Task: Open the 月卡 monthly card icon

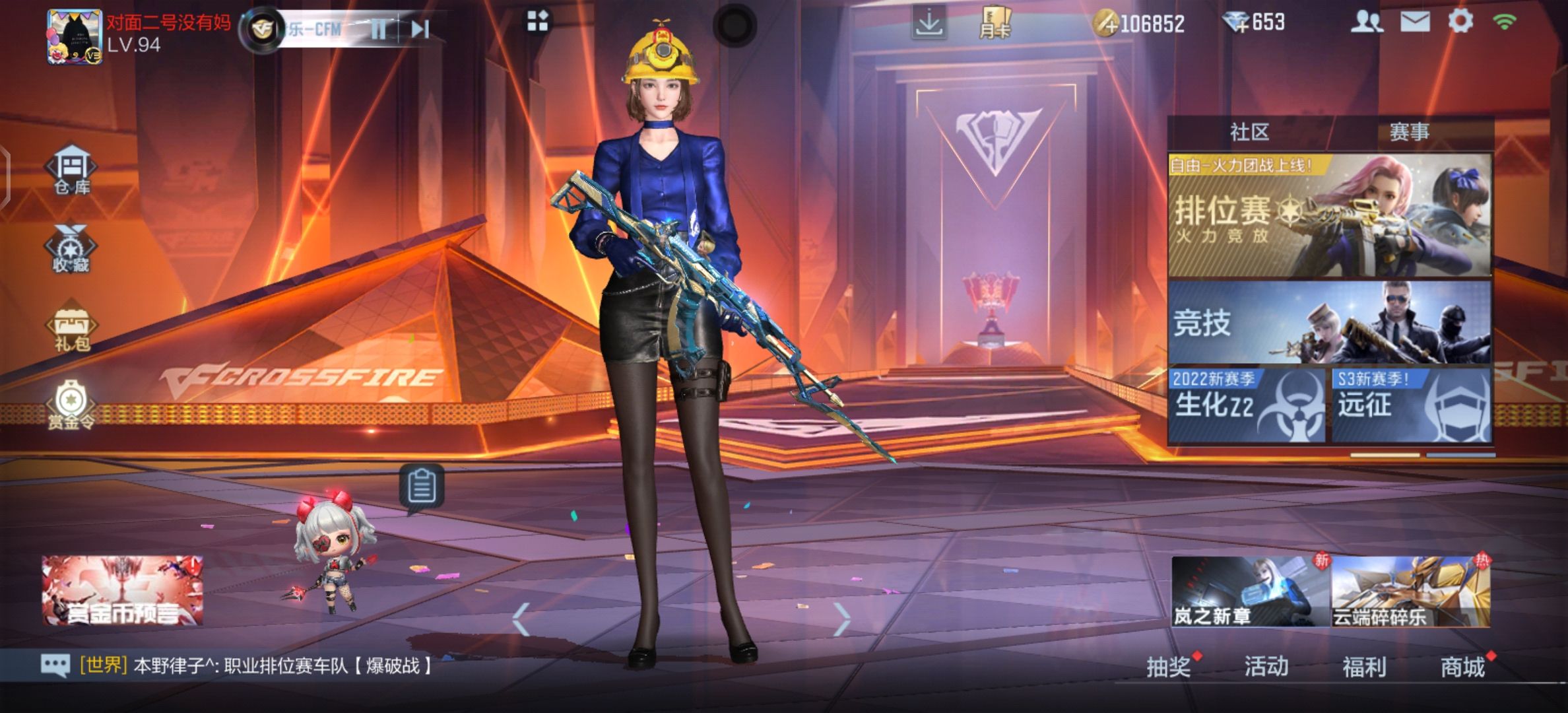Action: pyautogui.click(x=995, y=24)
